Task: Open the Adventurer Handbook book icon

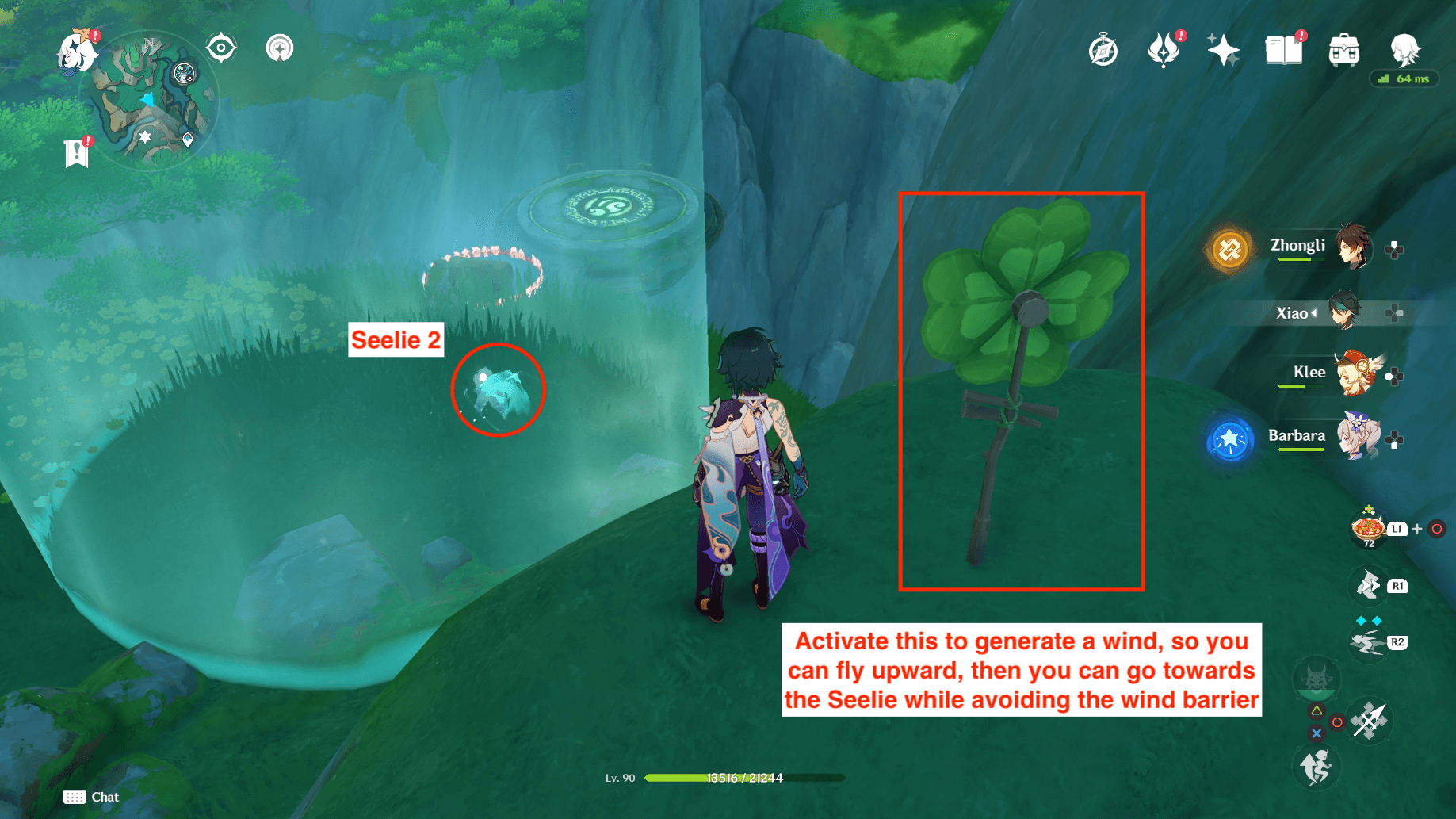Action: [1284, 51]
